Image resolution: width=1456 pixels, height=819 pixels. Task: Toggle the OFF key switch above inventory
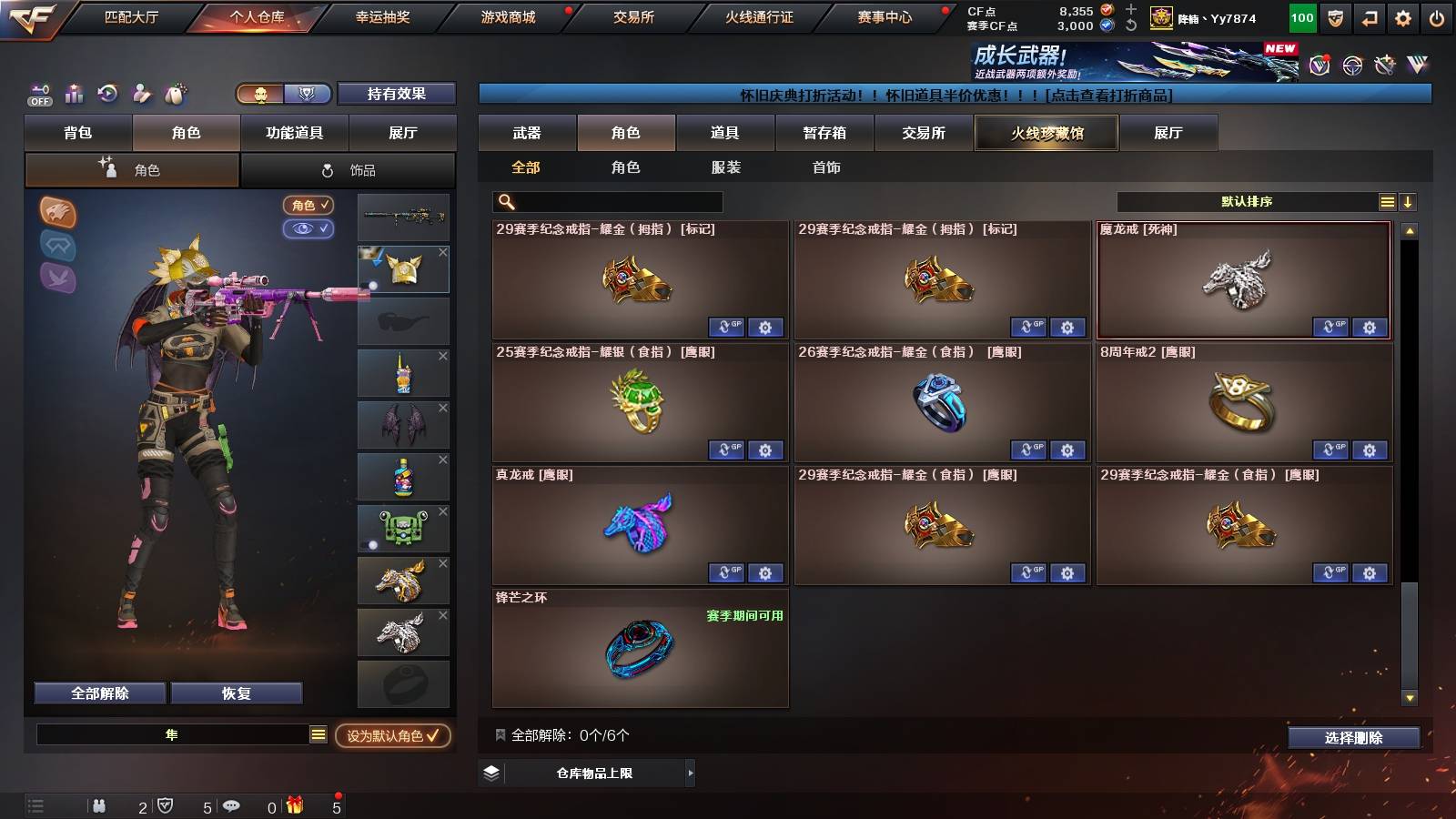[x=38, y=94]
